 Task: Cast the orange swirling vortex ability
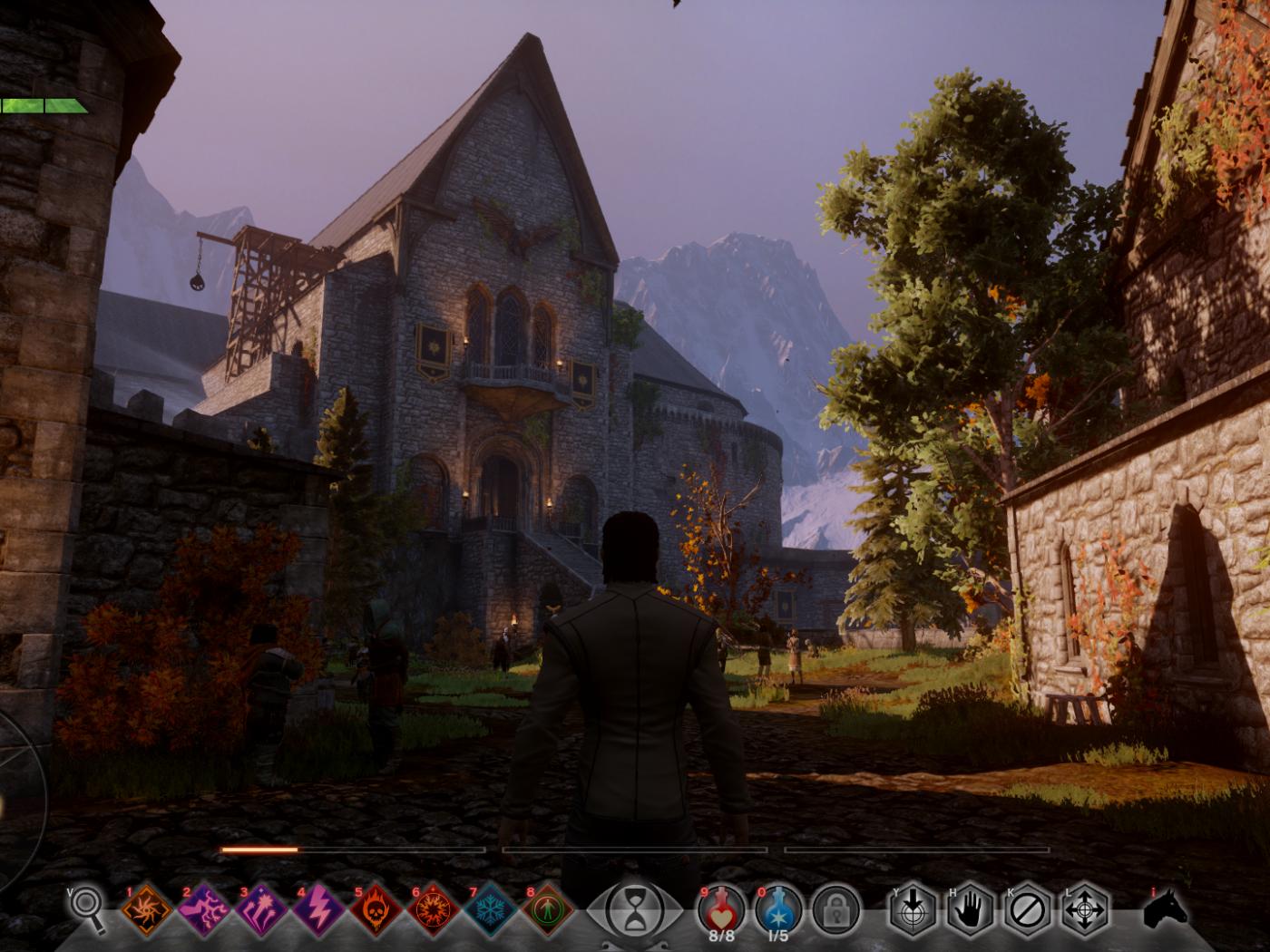[x=146, y=911]
